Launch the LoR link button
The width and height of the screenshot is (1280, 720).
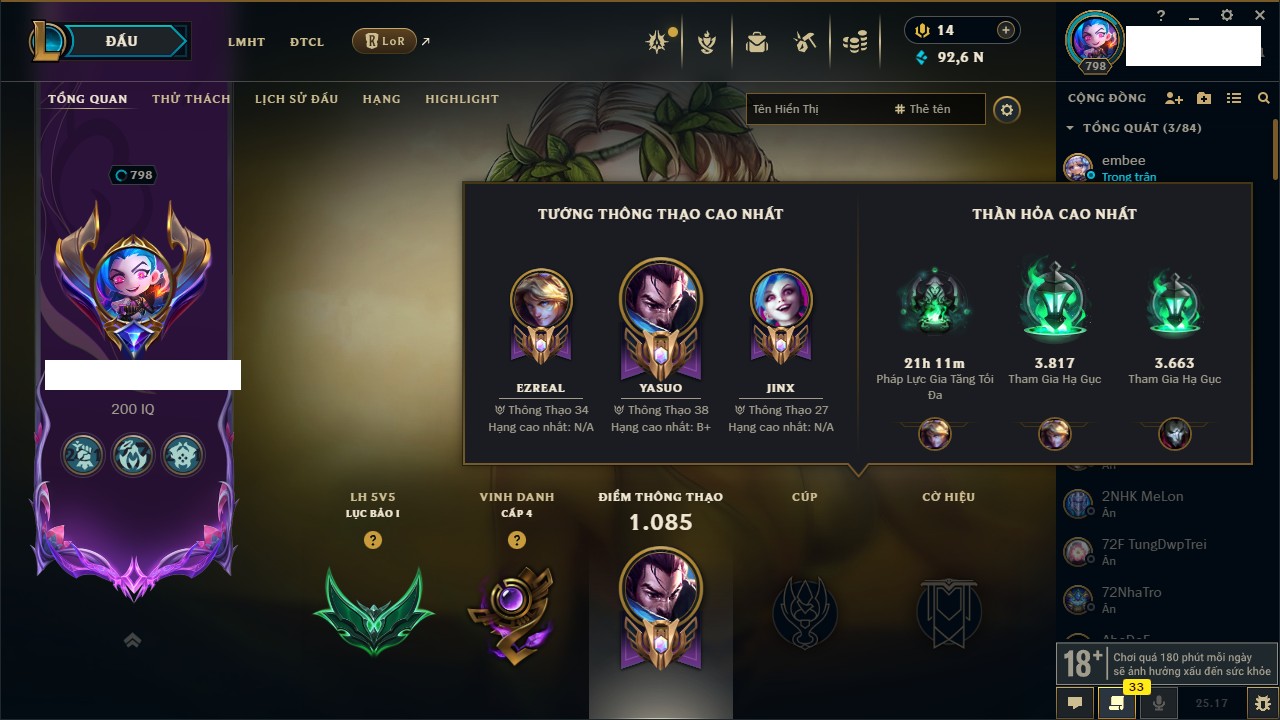[x=385, y=42]
